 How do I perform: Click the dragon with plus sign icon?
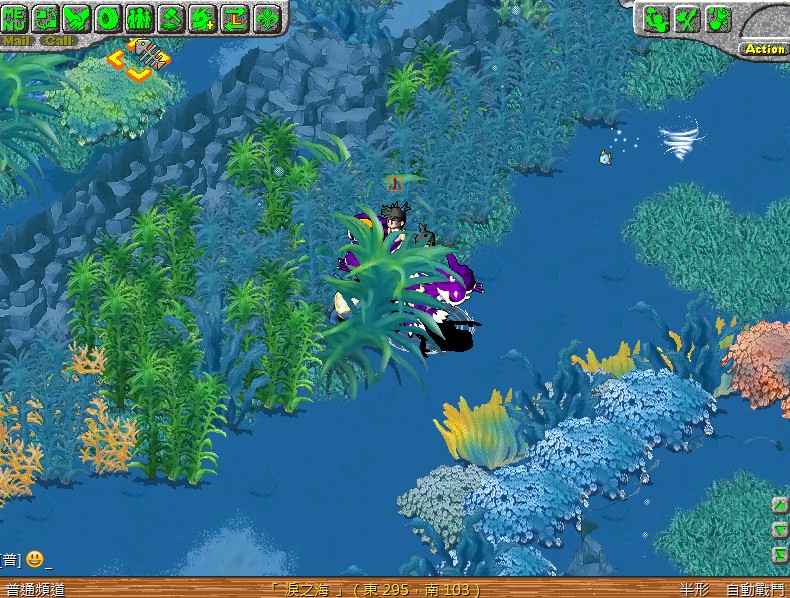point(203,17)
